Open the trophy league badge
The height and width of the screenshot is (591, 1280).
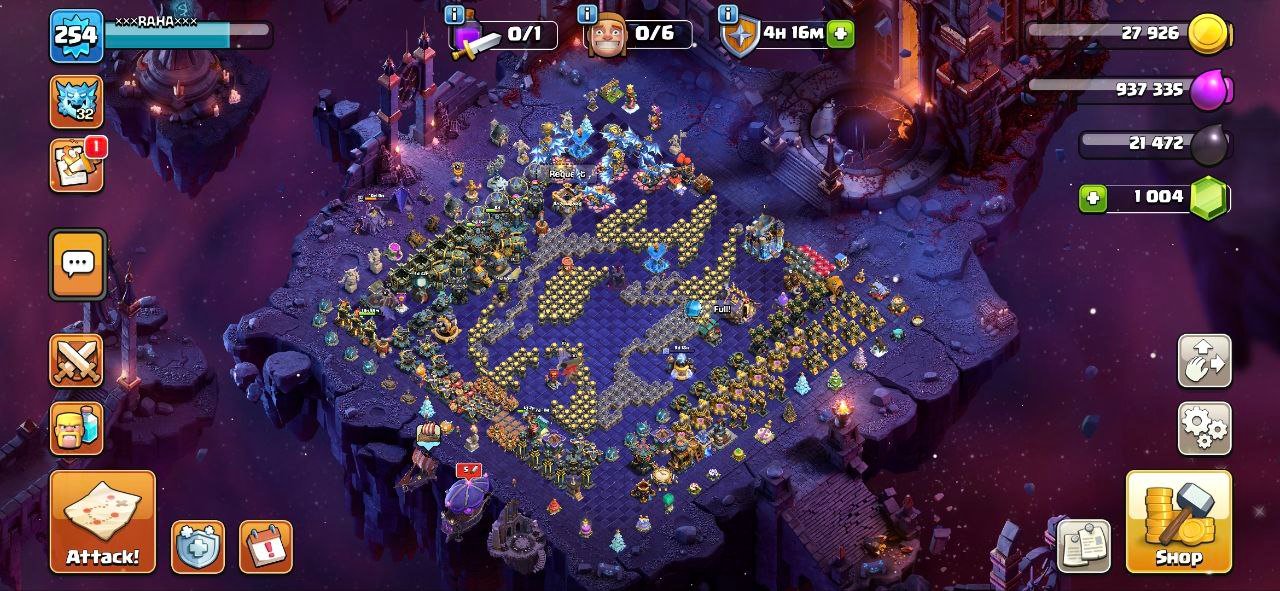pos(76,102)
